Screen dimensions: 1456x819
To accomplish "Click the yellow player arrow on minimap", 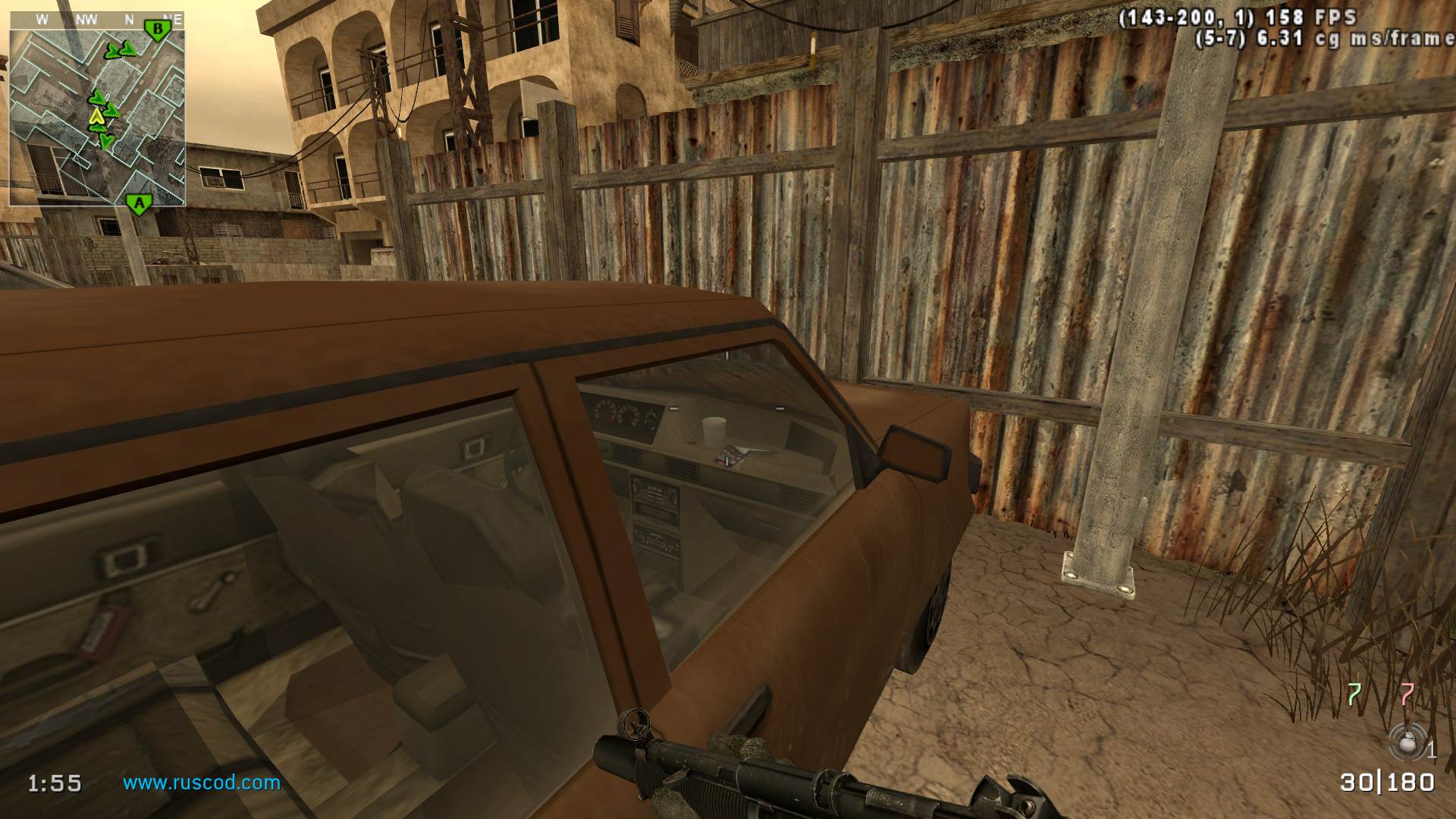I will coord(96,116).
